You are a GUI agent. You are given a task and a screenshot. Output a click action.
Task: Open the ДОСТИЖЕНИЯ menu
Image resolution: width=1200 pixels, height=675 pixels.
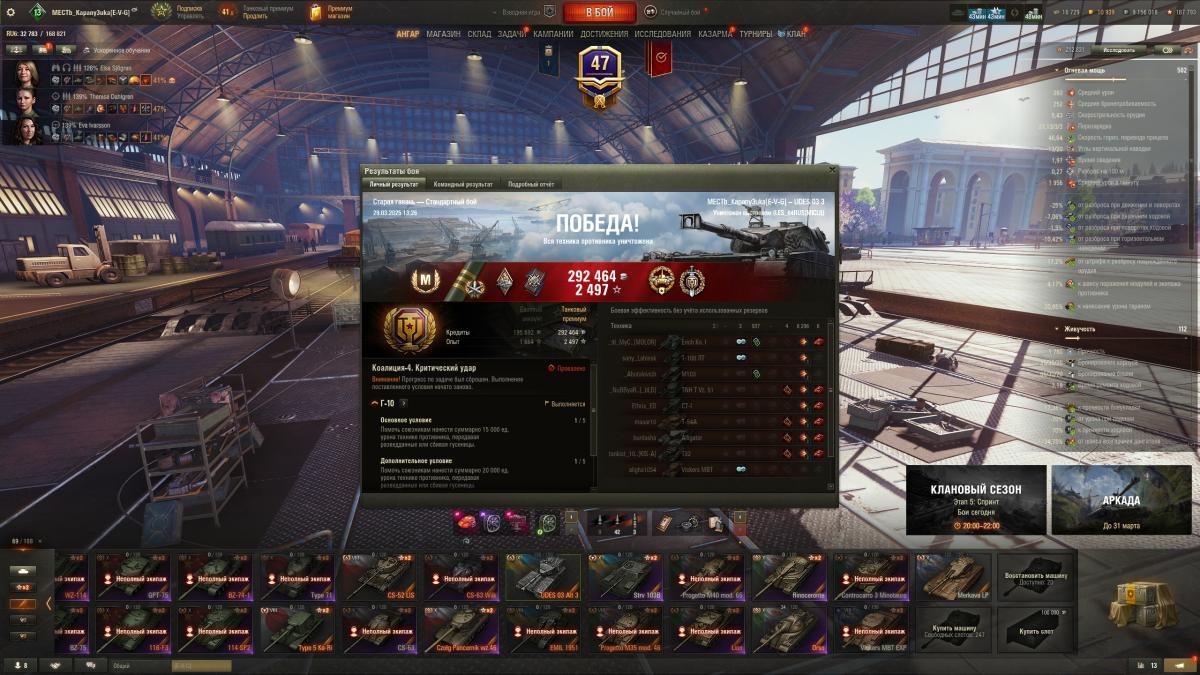(x=604, y=34)
